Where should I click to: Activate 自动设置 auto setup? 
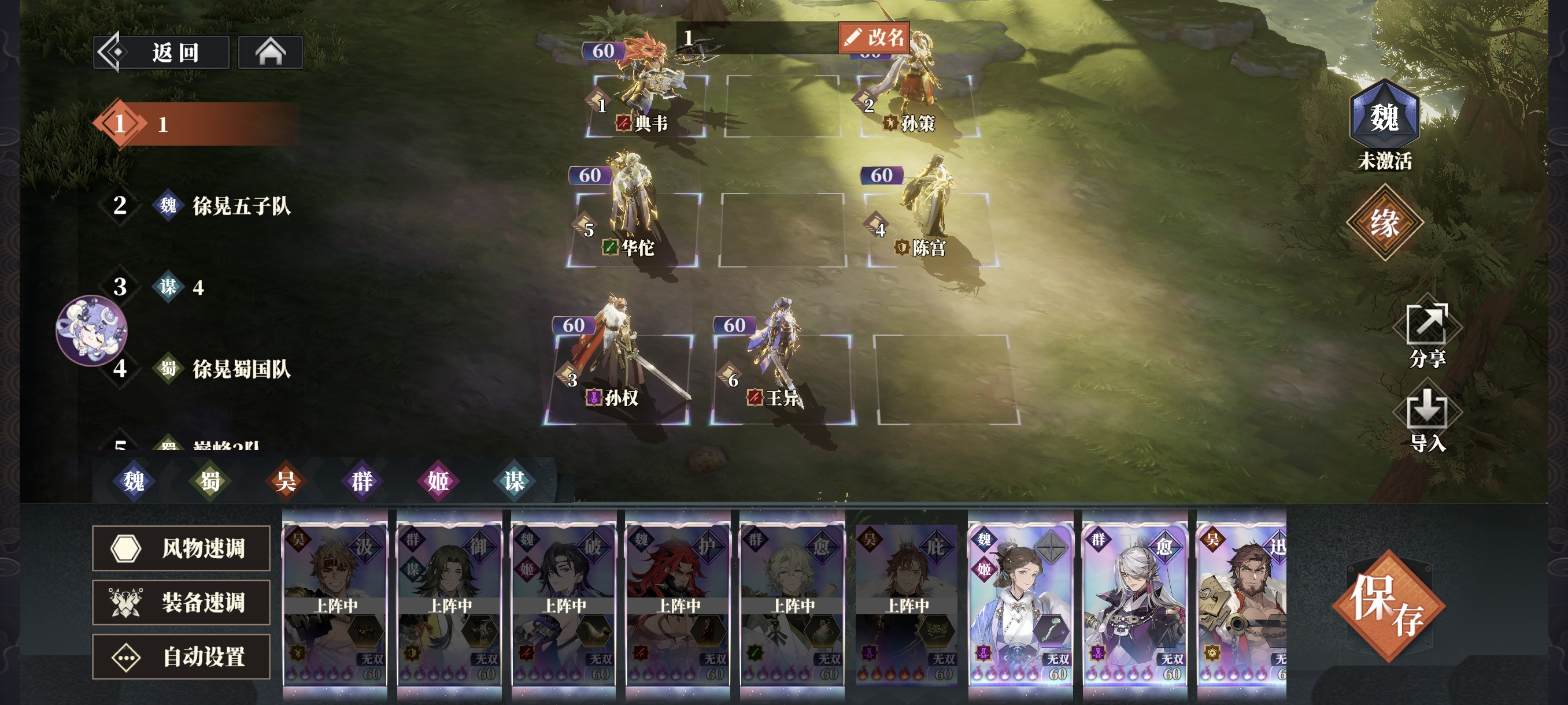pyautogui.click(x=182, y=656)
